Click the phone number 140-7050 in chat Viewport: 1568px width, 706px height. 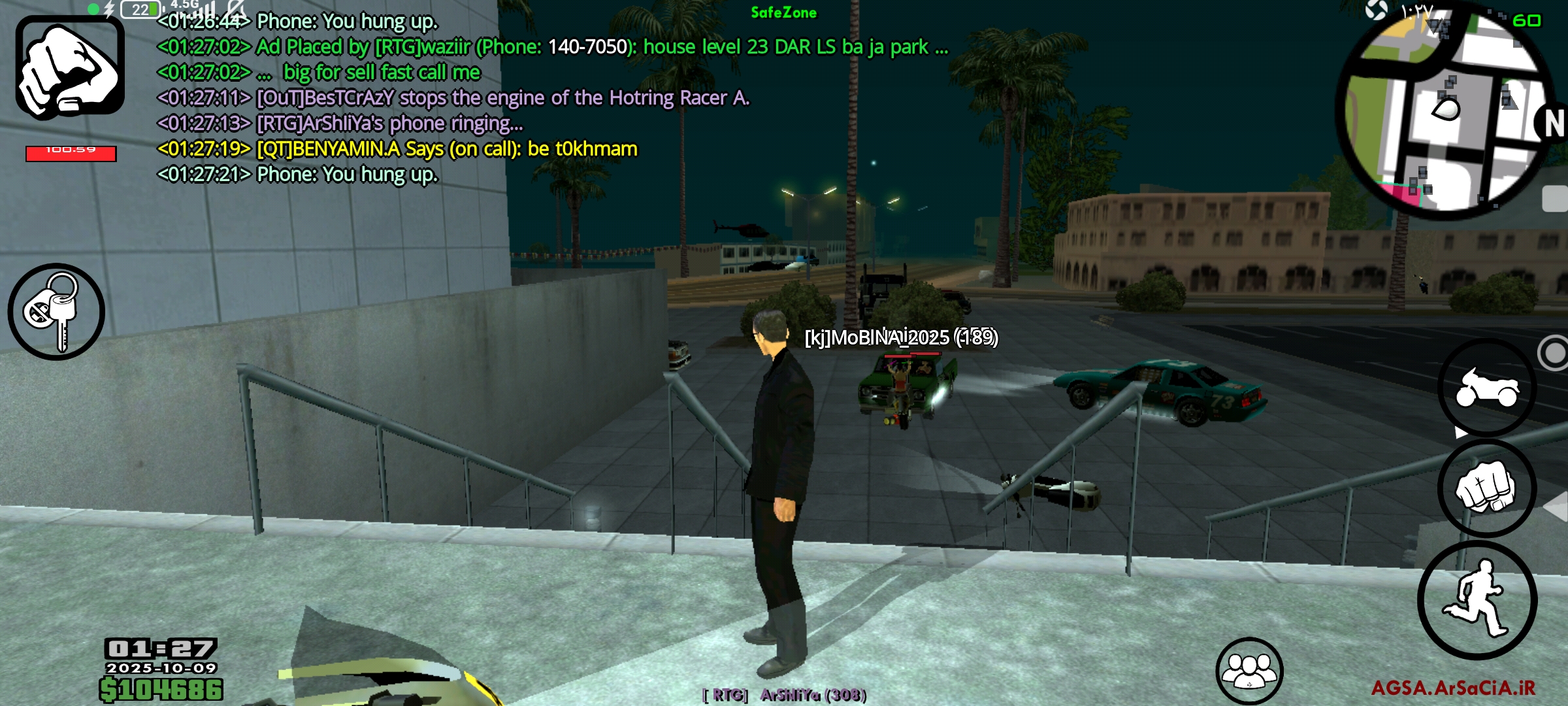(588, 47)
